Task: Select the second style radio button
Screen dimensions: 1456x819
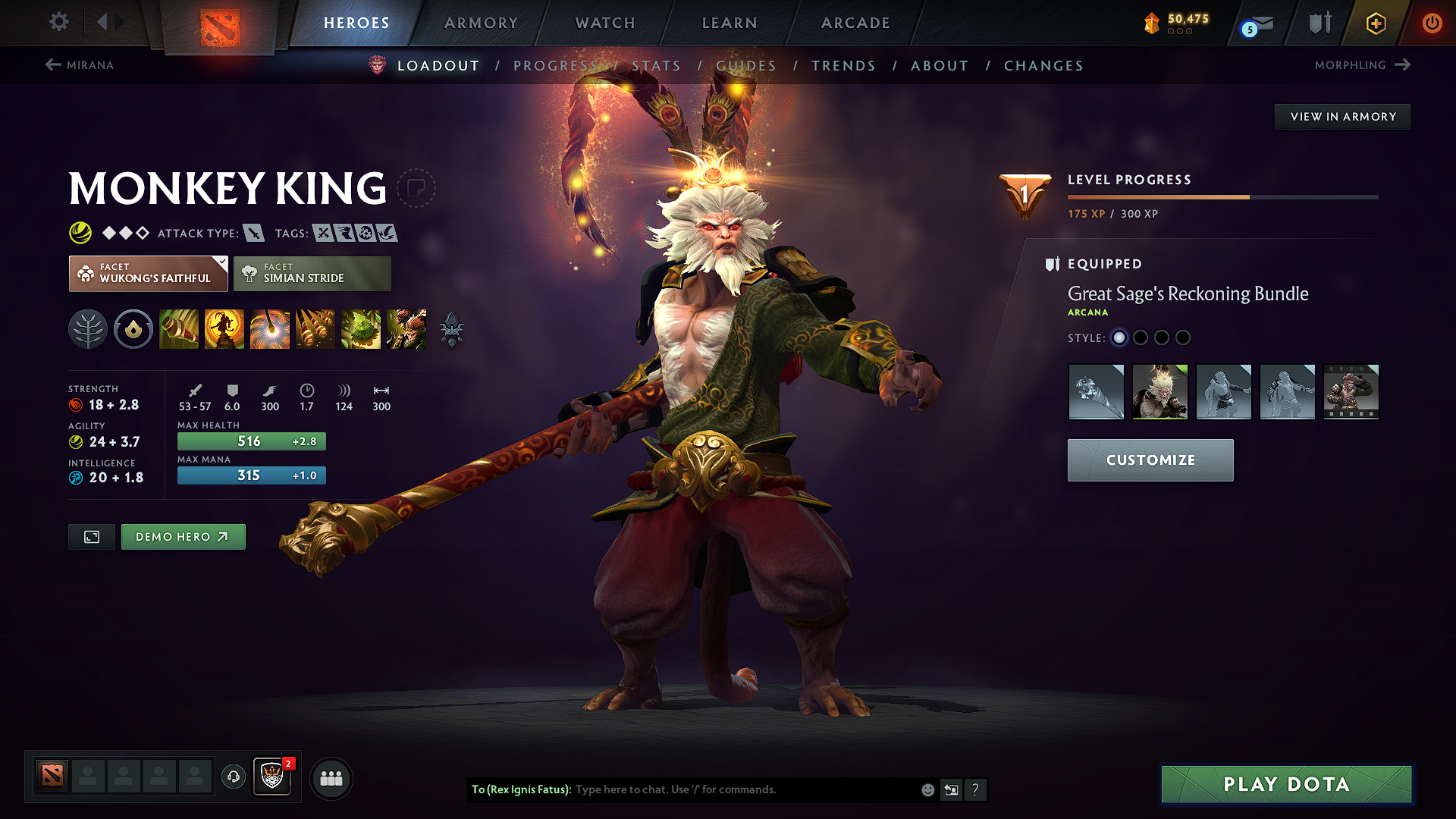Action: (x=1141, y=337)
